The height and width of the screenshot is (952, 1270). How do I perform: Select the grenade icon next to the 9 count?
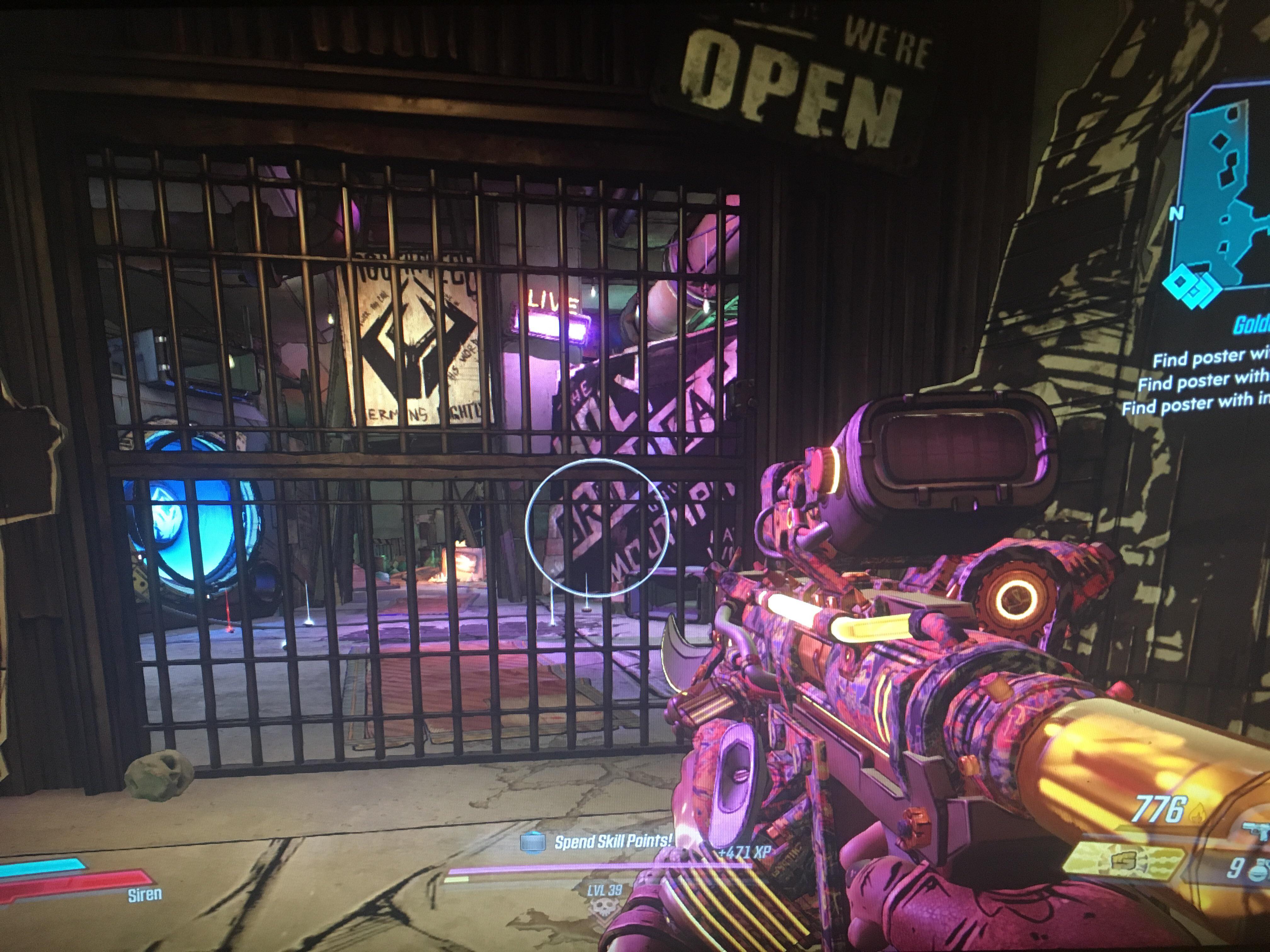coord(1259,870)
